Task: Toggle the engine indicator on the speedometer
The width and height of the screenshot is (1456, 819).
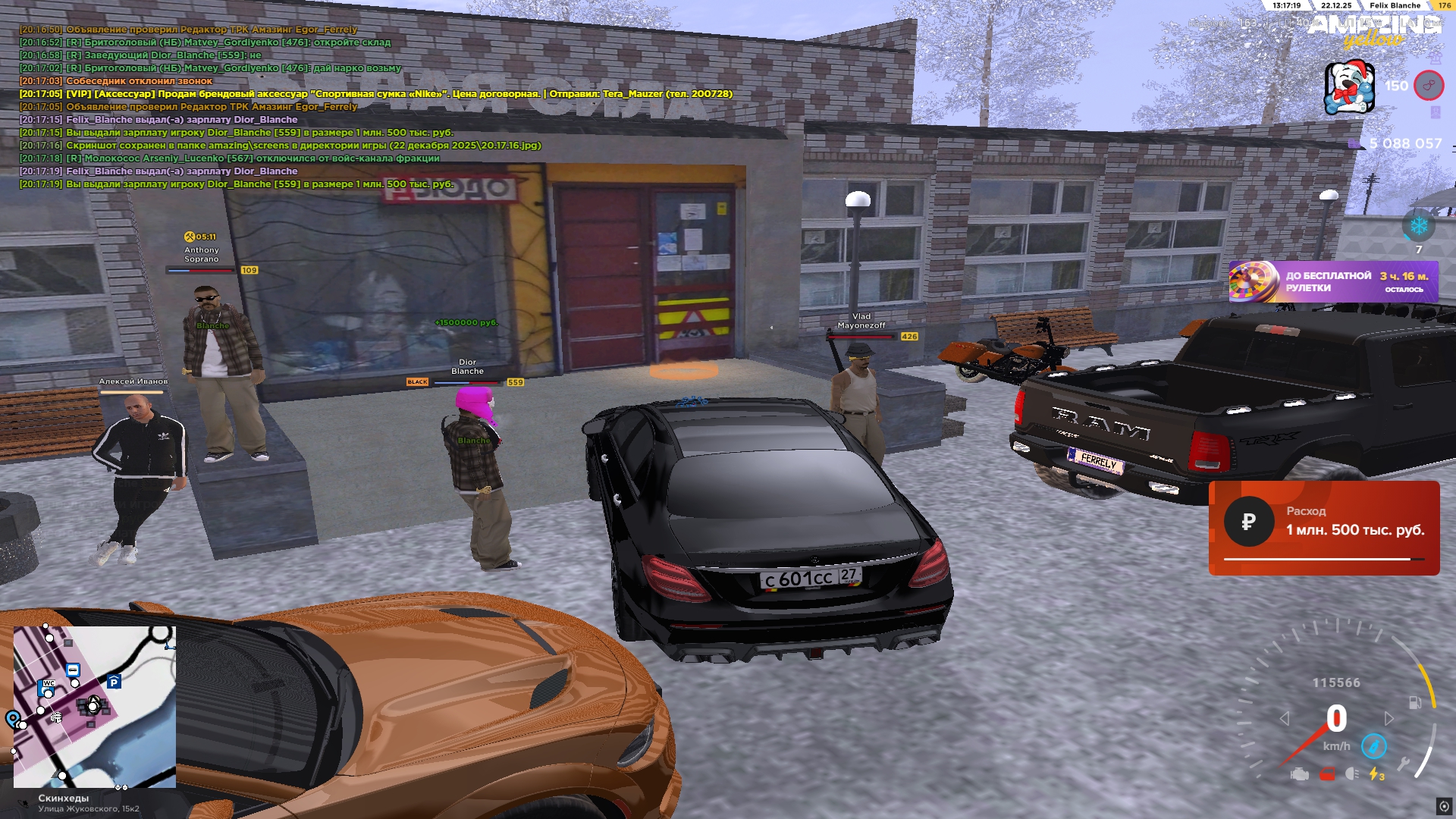Action: [x=1300, y=774]
